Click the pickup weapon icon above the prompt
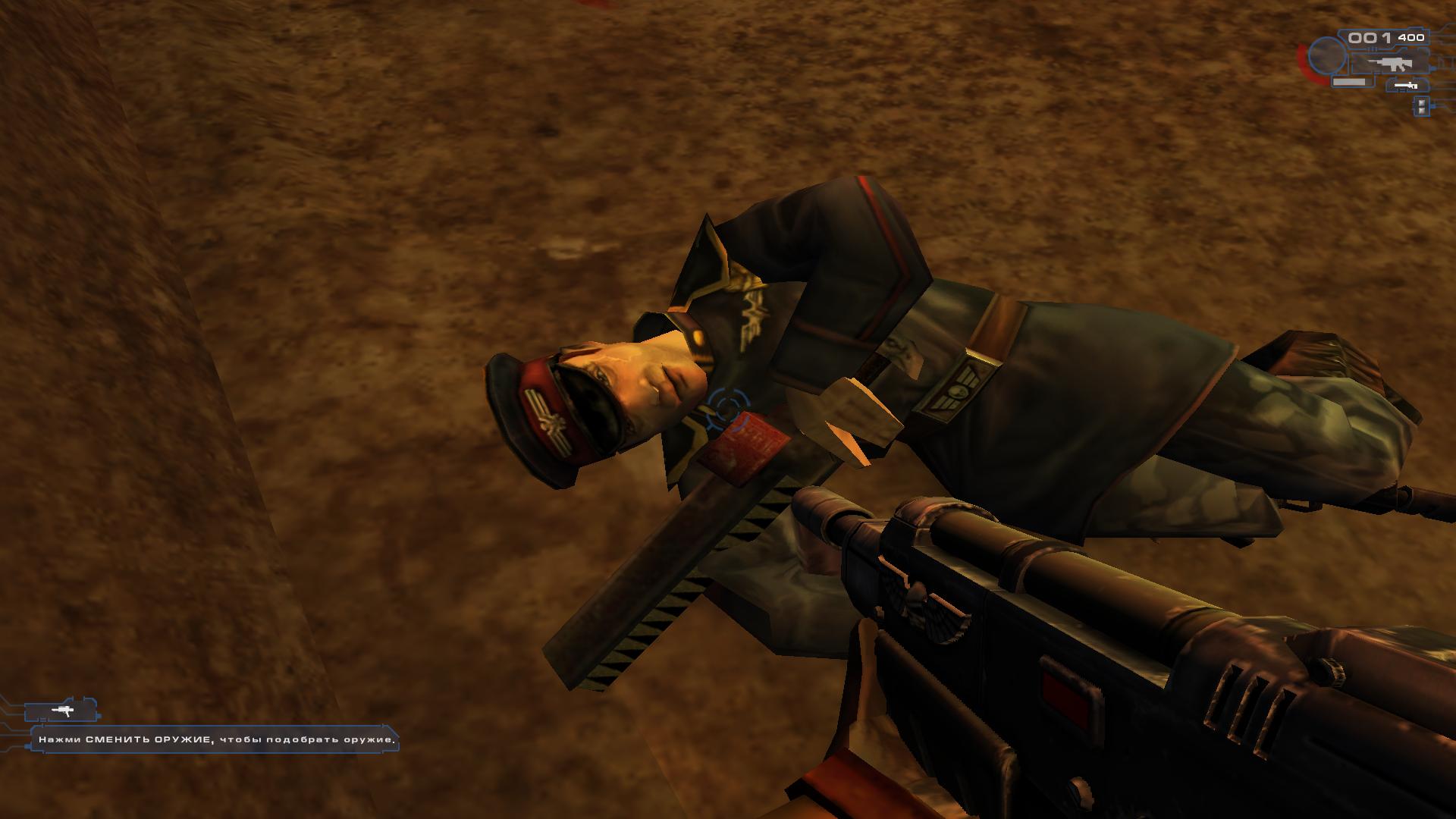This screenshot has width=1456, height=819. pos(63,711)
